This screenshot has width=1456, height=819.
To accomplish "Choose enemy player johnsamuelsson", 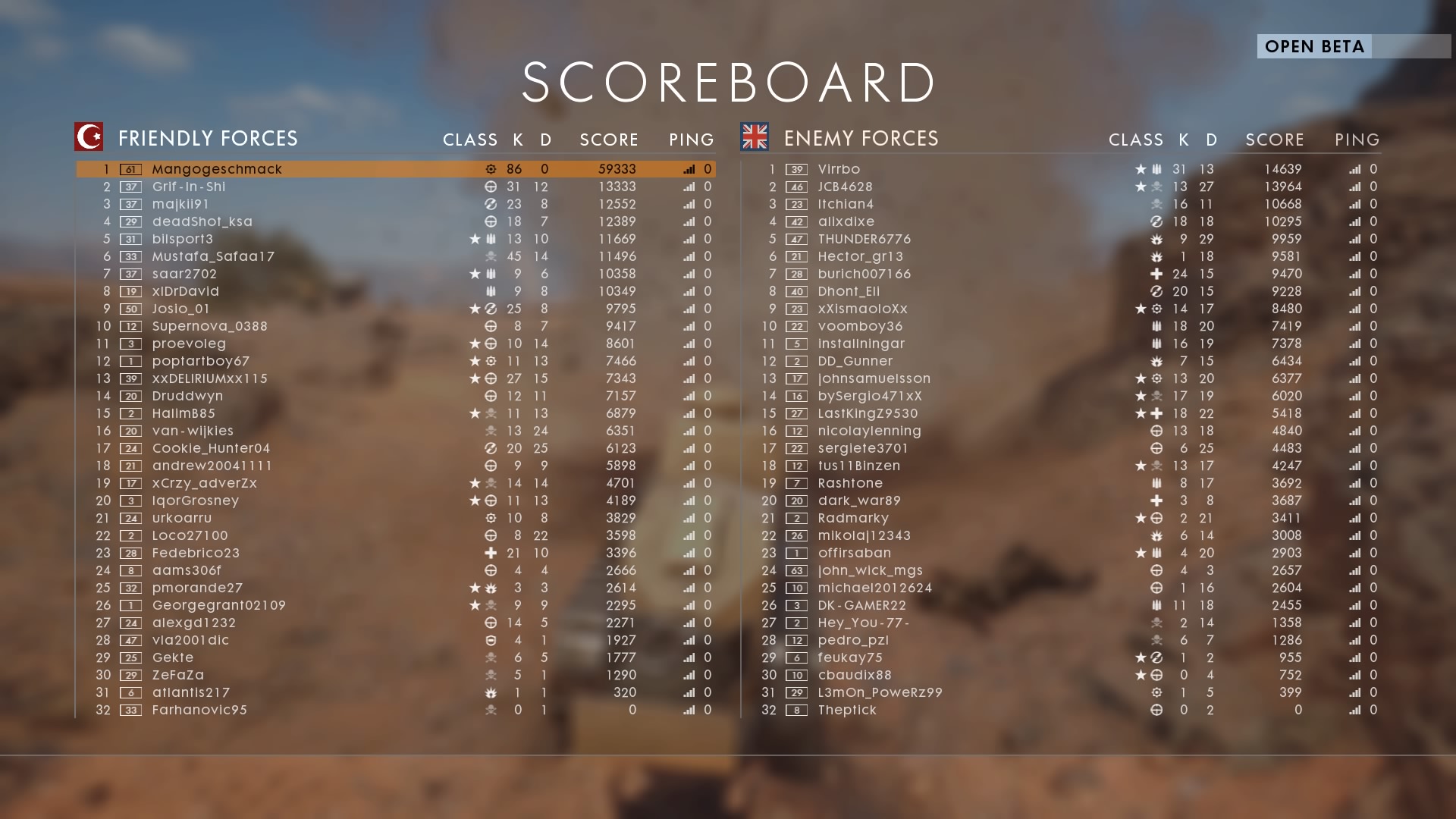I will (x=874, y=378).
